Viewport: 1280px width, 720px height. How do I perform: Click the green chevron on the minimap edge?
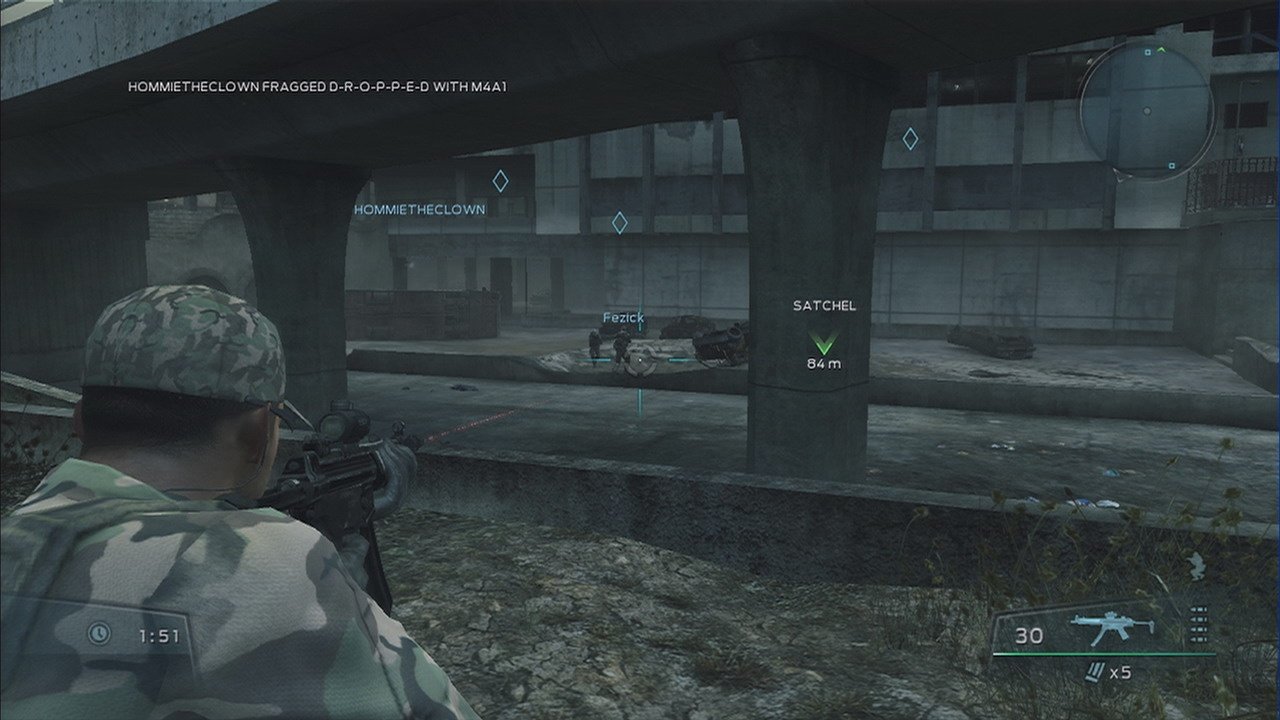pos(1161,49)
